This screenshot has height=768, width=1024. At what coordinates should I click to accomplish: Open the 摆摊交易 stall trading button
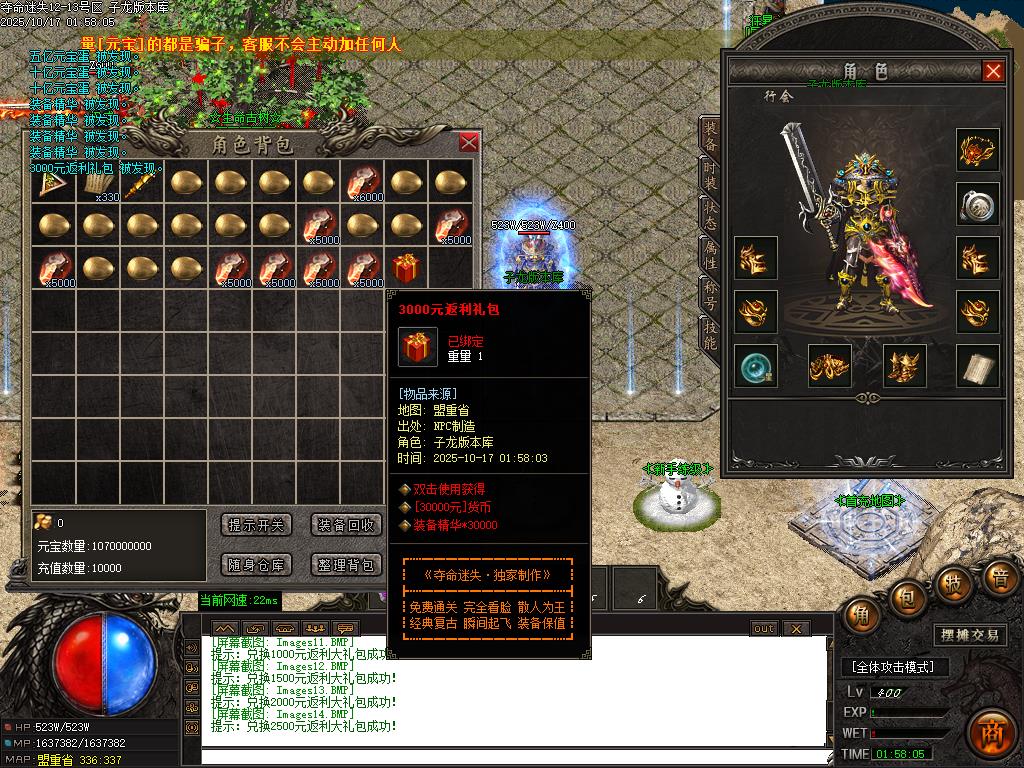click(x=970, y=635)
